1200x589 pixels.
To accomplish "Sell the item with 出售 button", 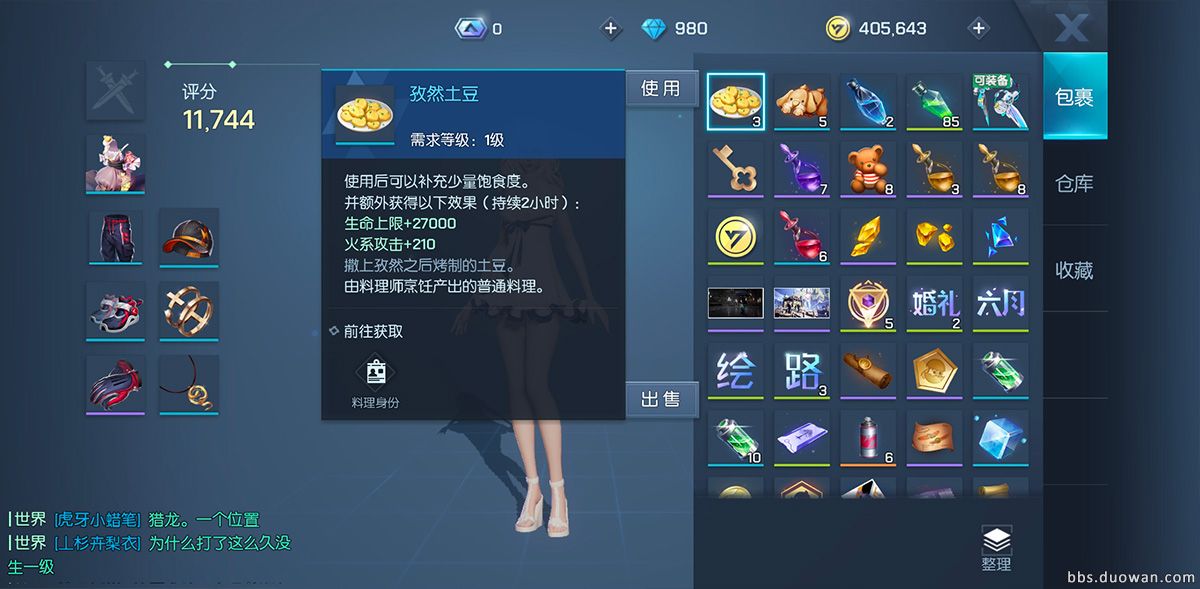I will point(660,399).
